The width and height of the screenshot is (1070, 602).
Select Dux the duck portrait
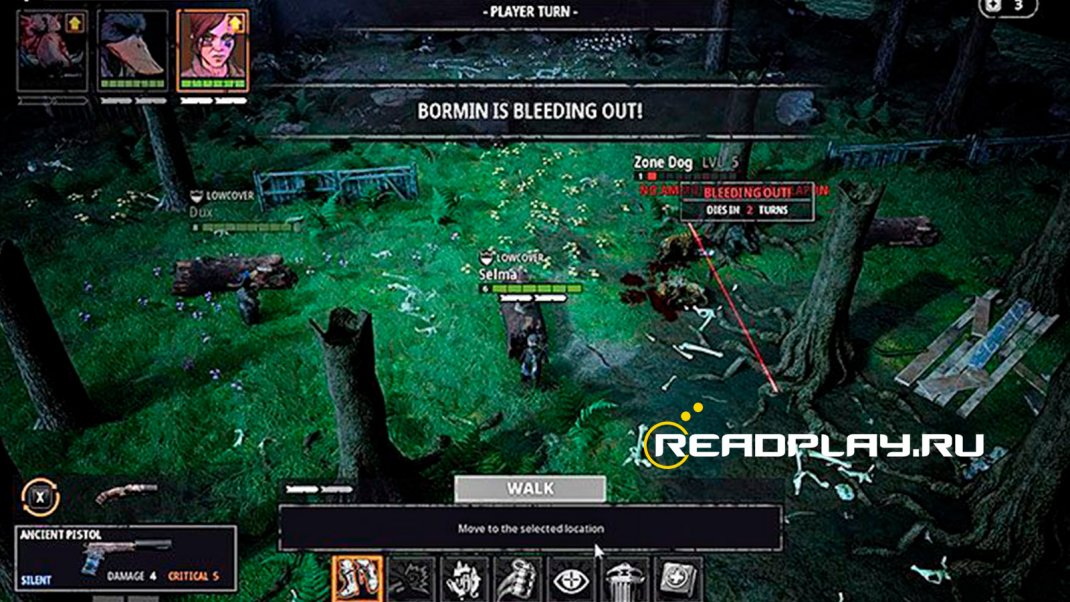pos(131,50)
